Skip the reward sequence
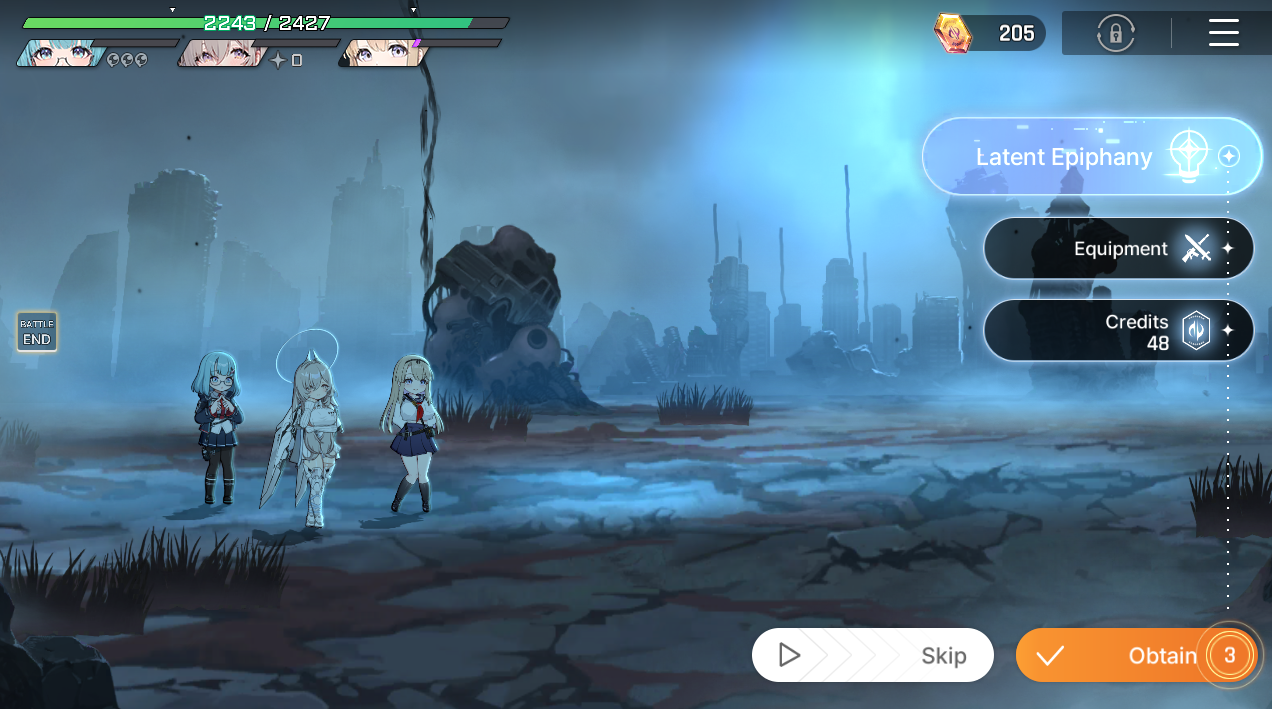Viewport: 1272px width, 709px height. pyautogui.click(x=872, y=655)
